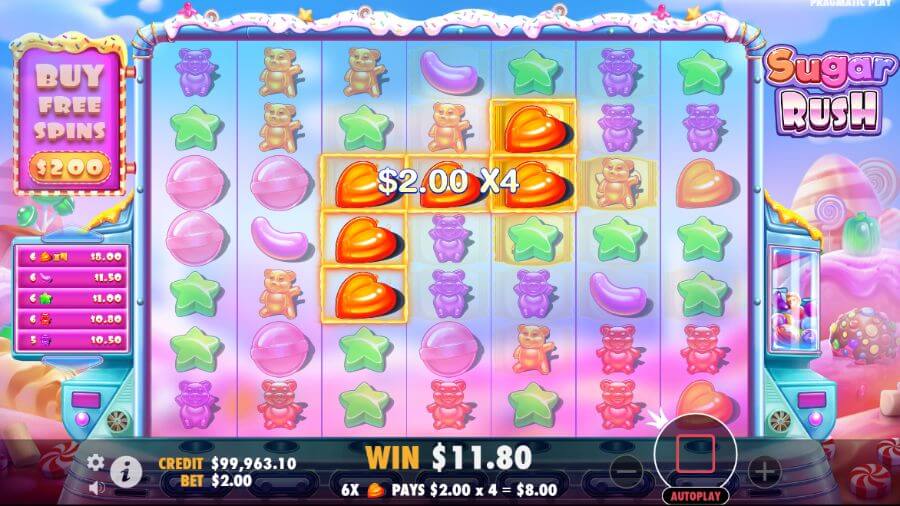Toggle the sound speaker icon
This screenshot has height=506, width=900.
(96, 488)
